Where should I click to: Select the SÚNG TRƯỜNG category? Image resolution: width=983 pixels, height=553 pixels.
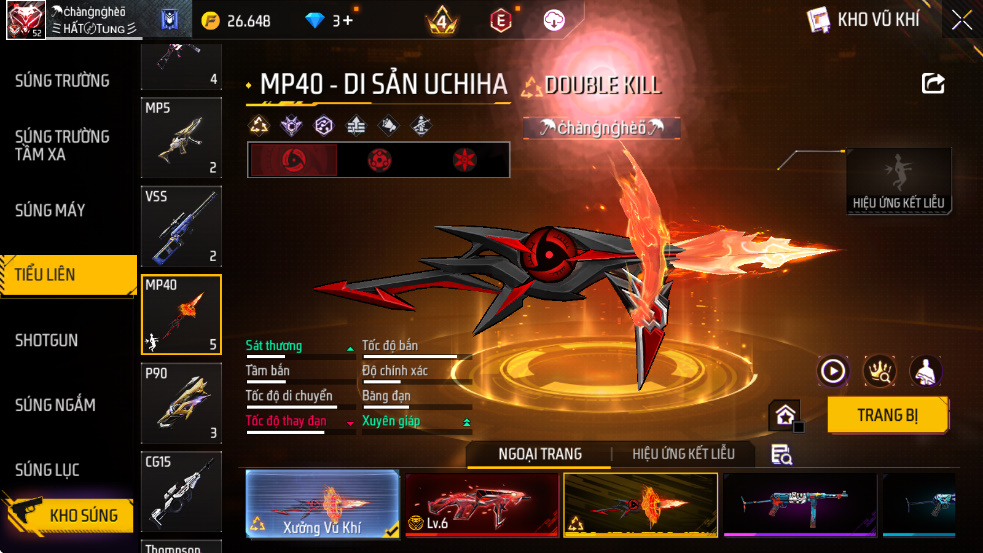coord(62,81)
